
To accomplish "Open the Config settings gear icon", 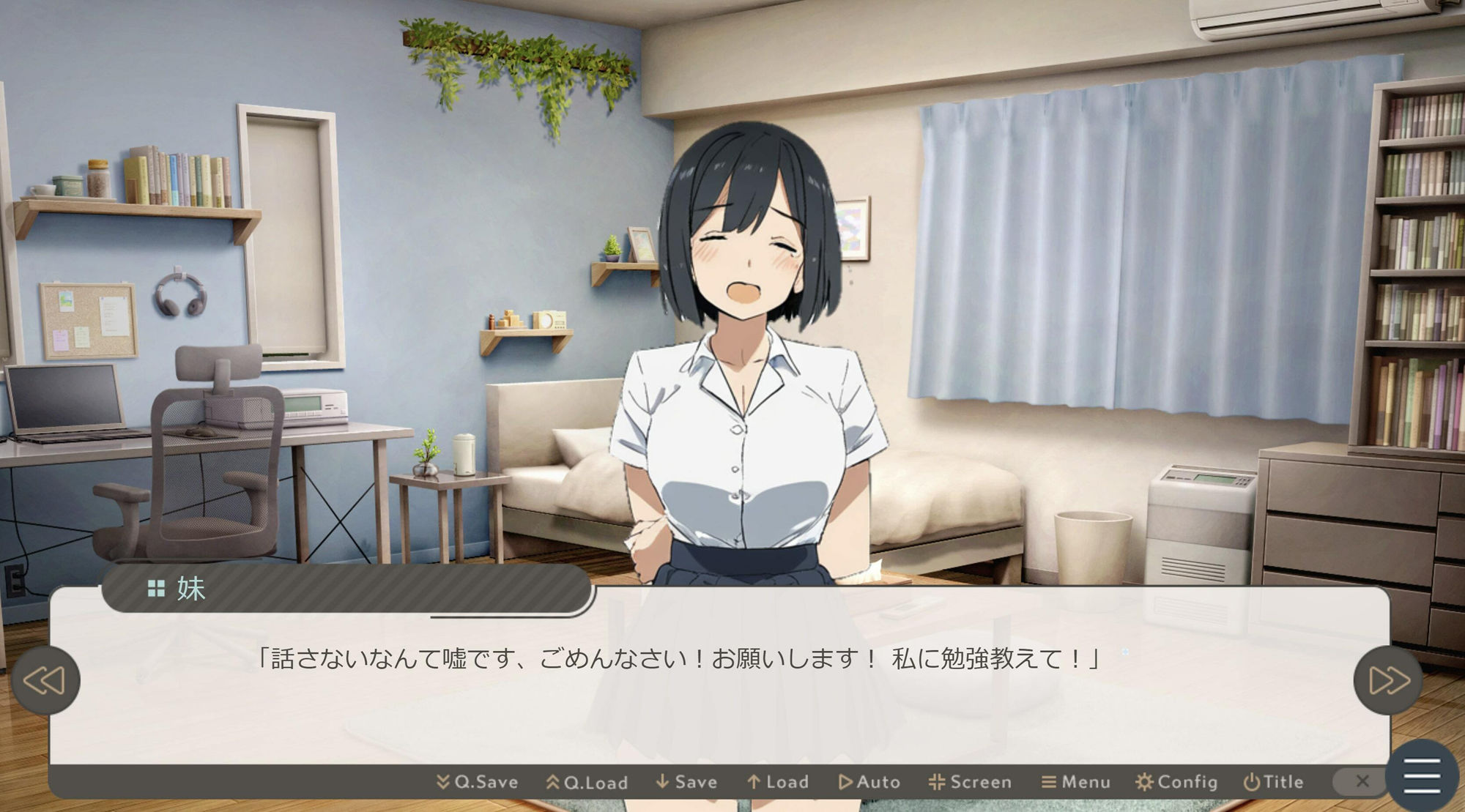I will 1146,781.
